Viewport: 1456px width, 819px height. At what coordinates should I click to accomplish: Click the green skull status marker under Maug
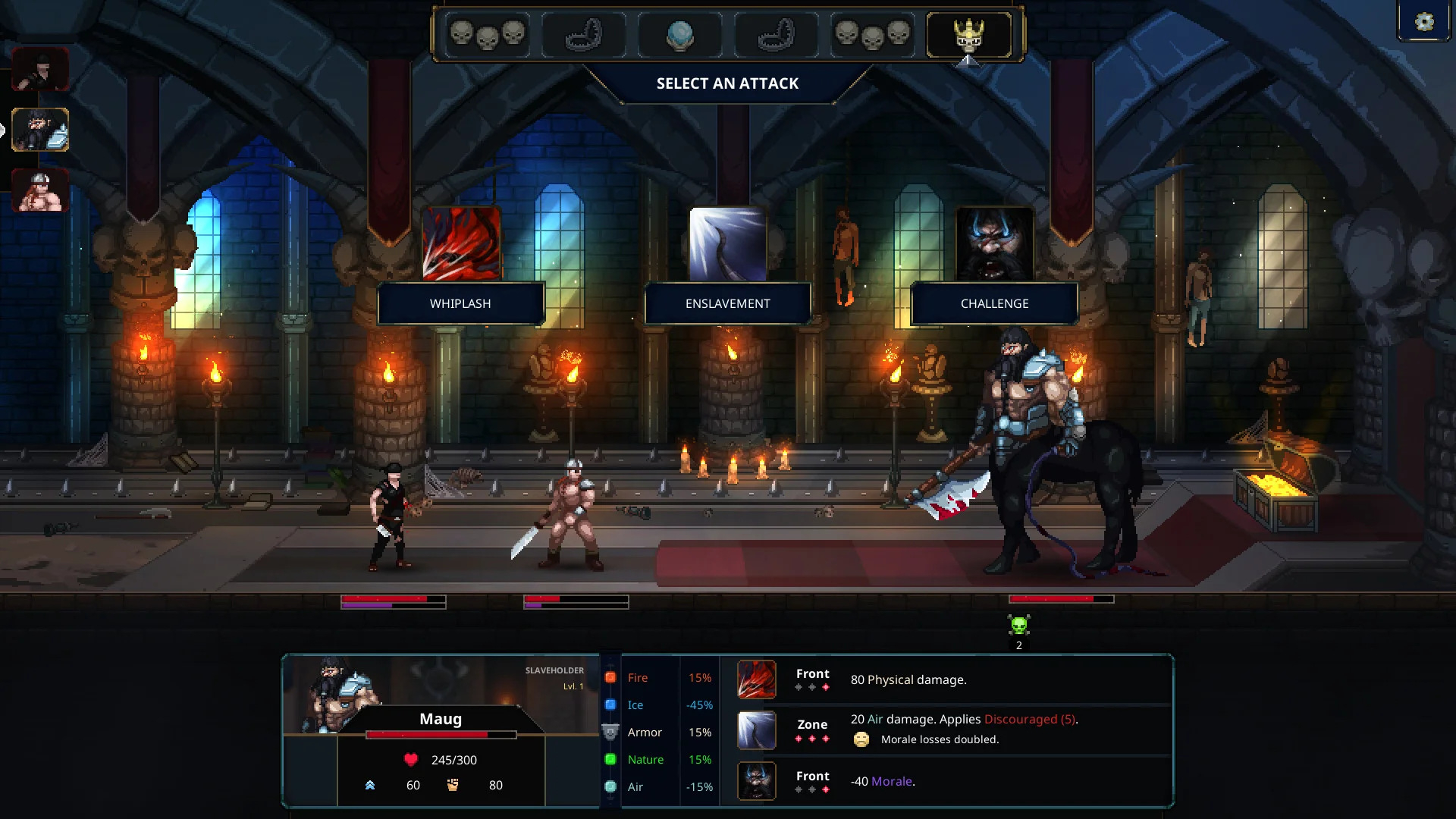pos(1018,626)
